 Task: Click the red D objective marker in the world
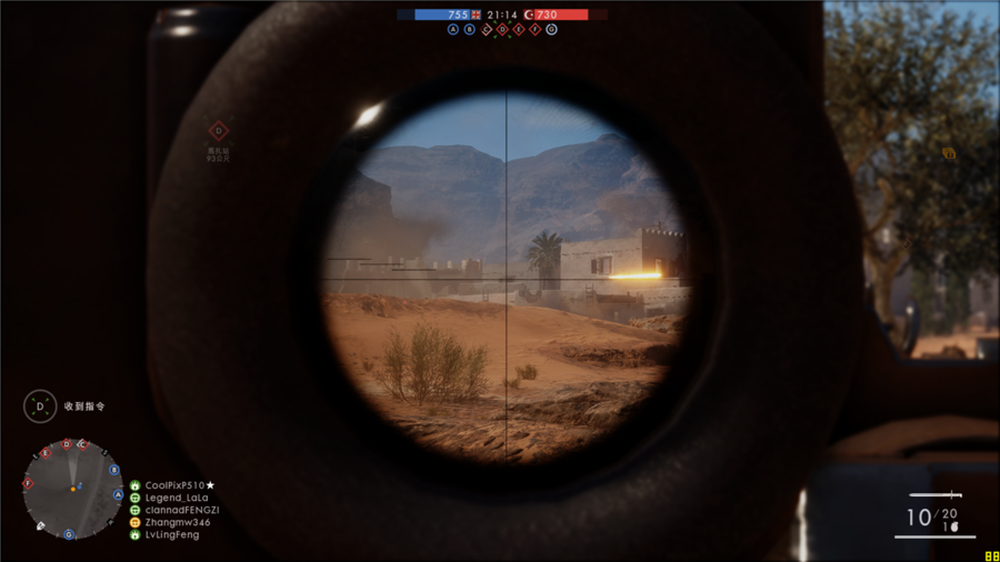tap(218, 131)
